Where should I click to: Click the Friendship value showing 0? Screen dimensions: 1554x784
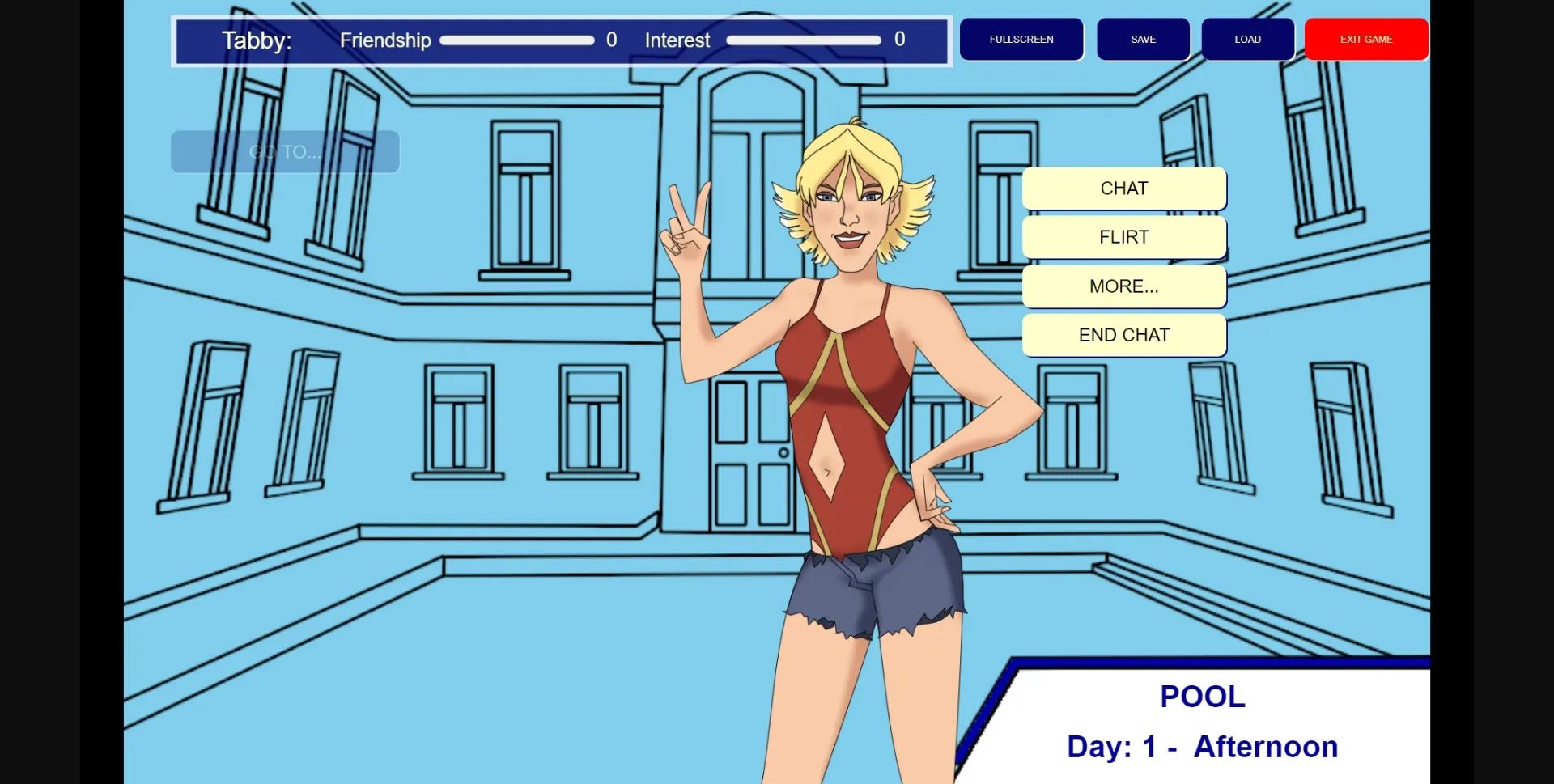pyautogui.click(x=613, y=40)
